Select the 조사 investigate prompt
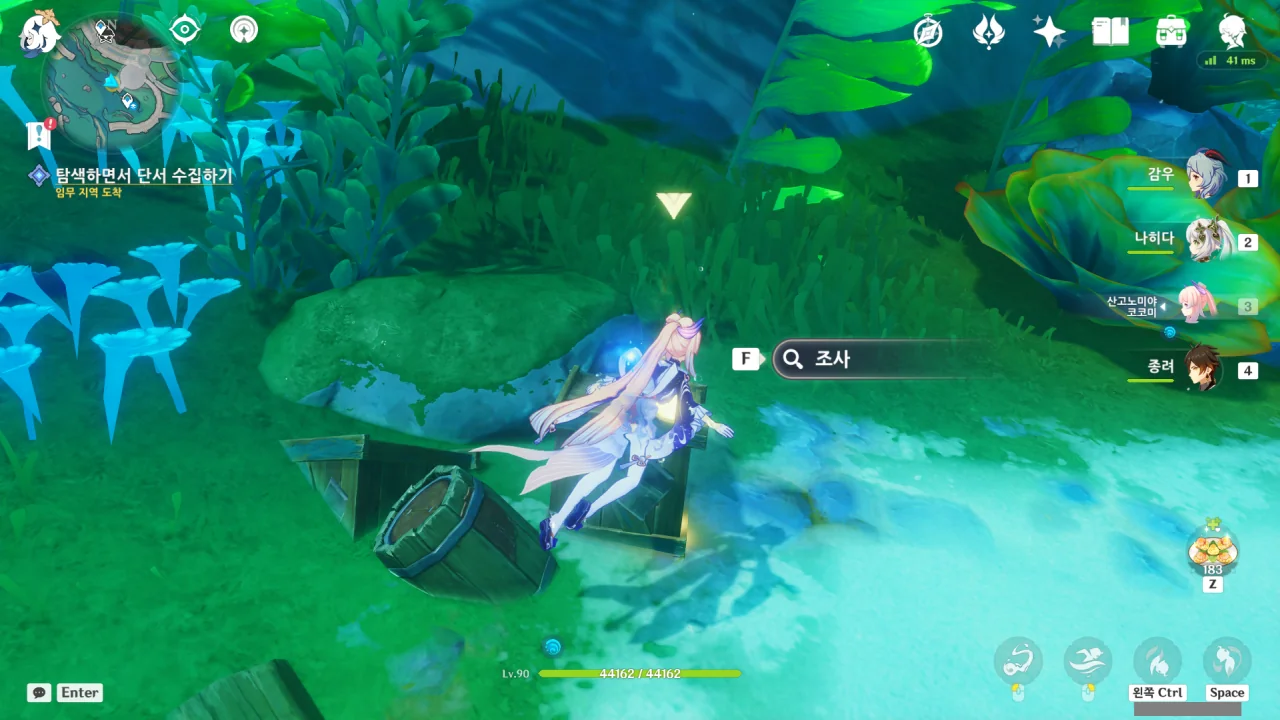The width and height of the screenshot is (1280, 720). 880,359
